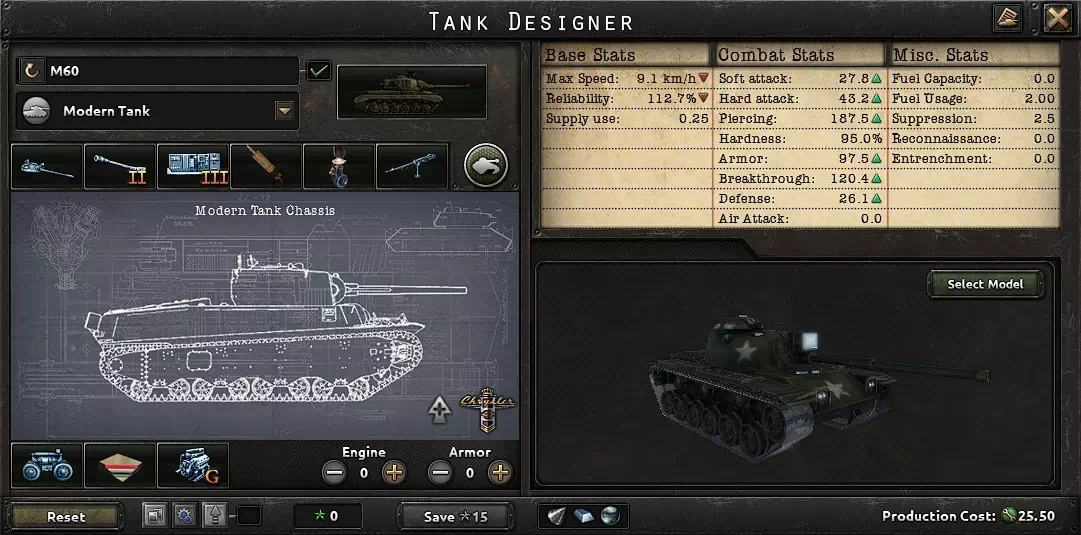This screenshot has width=1081, height=535.
Task: Save the tank design for 15 XP
Action: tap(455, 517)
